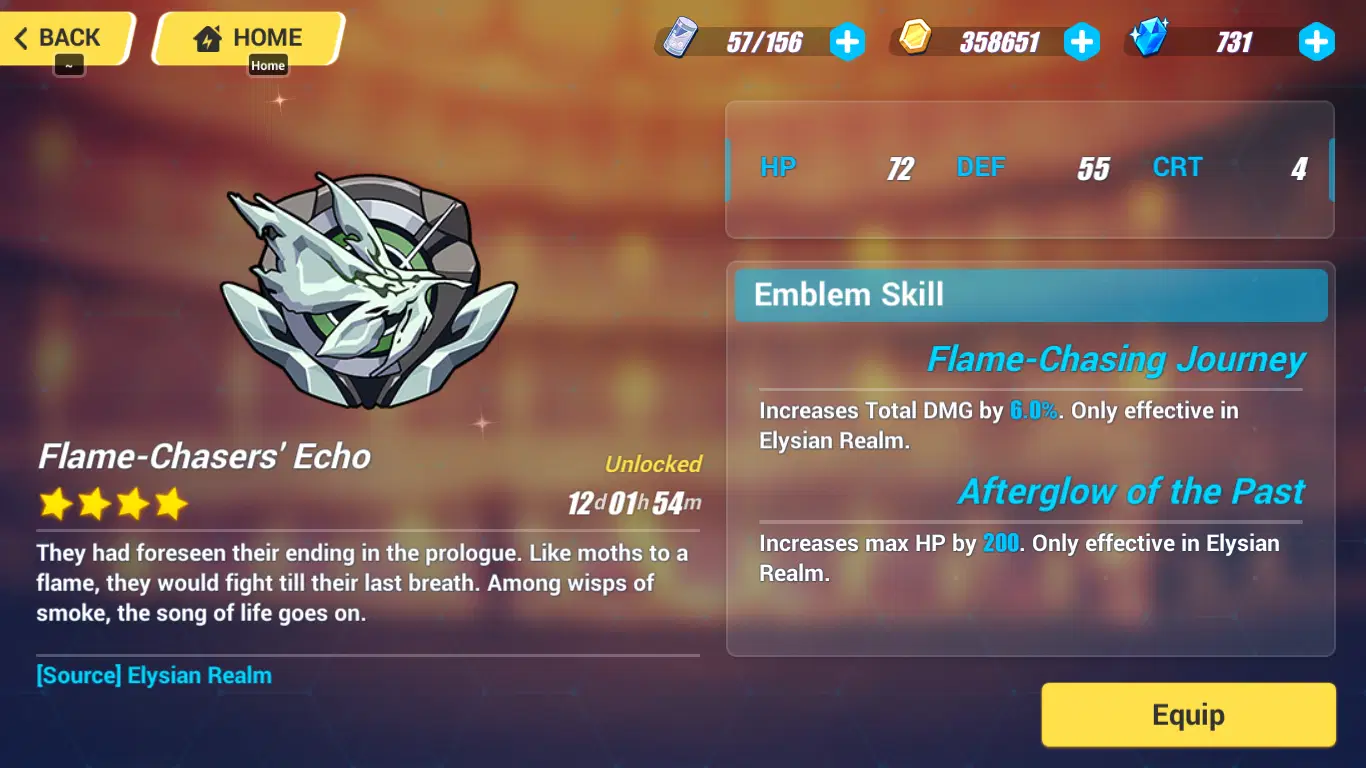Click the Afterglow of the Past skill title
1366x768 pixels.
point(1131,491)
